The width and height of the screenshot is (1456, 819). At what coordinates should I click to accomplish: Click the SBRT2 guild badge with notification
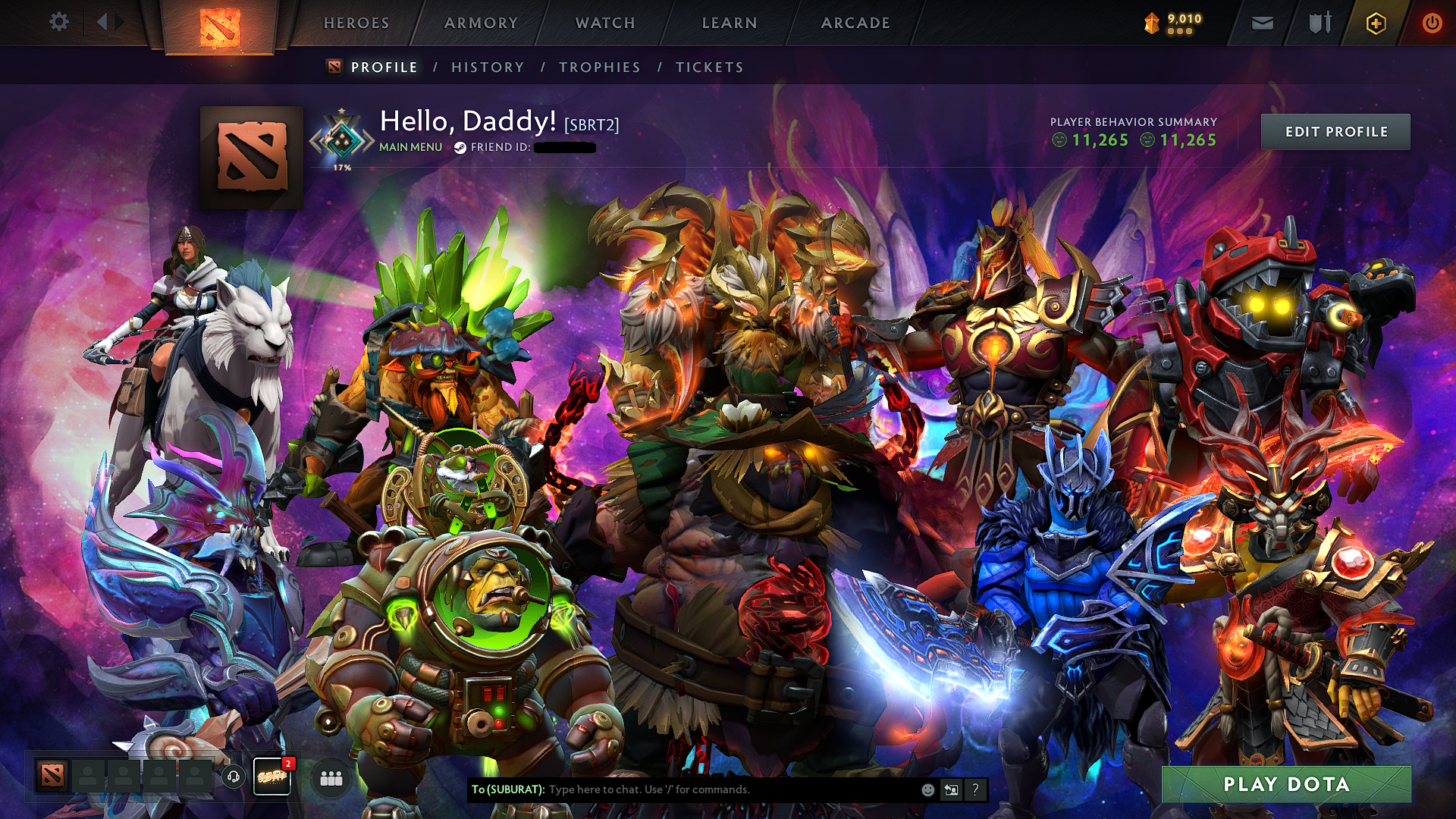pos(273,777)
